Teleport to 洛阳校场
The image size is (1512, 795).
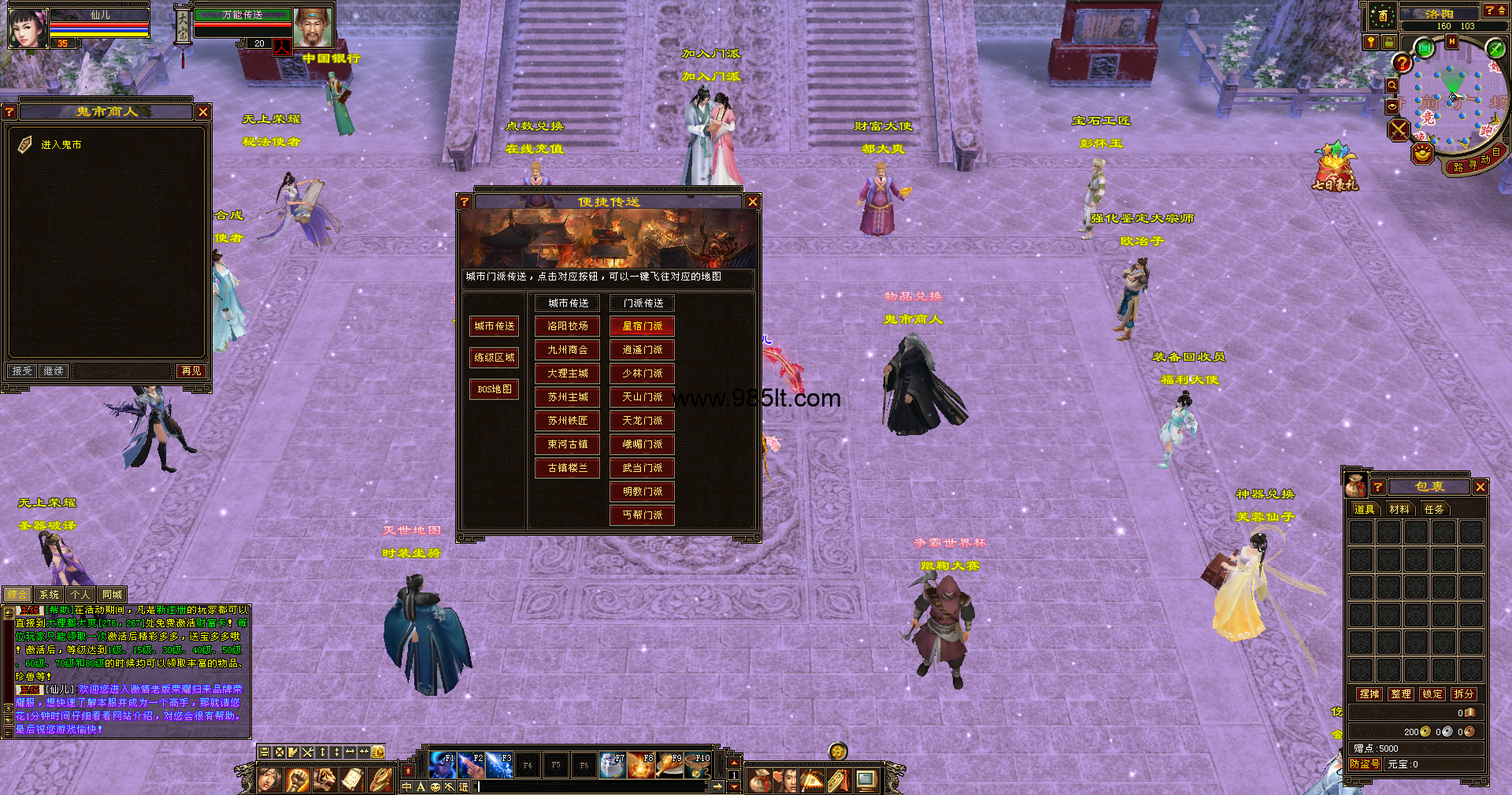(568, 326)
